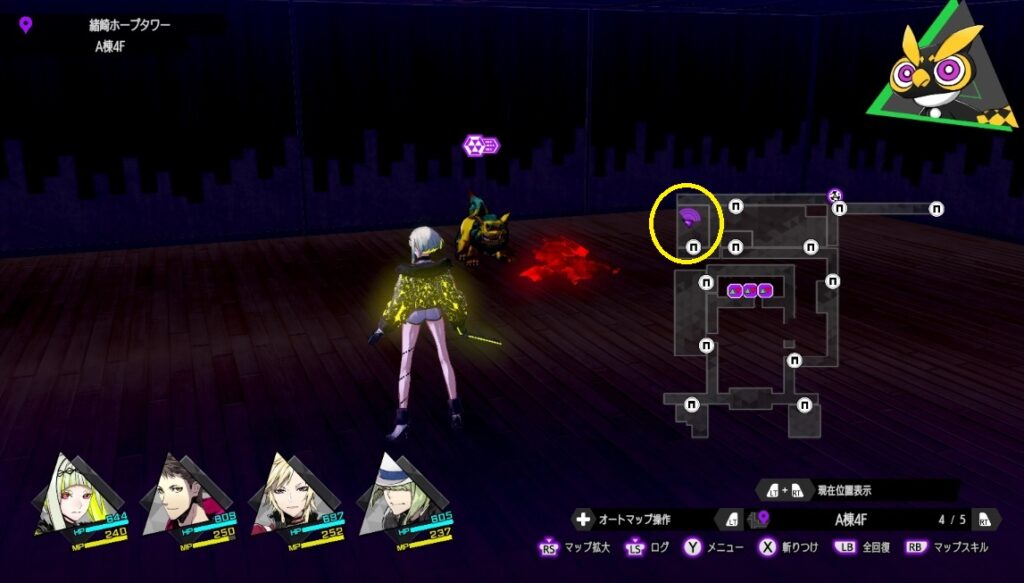Click the 緒崎ホープタワー location label
Image resolution: width=1024 pixels, height=583 pixels.
pyautogui.click(x=130, y=24)
